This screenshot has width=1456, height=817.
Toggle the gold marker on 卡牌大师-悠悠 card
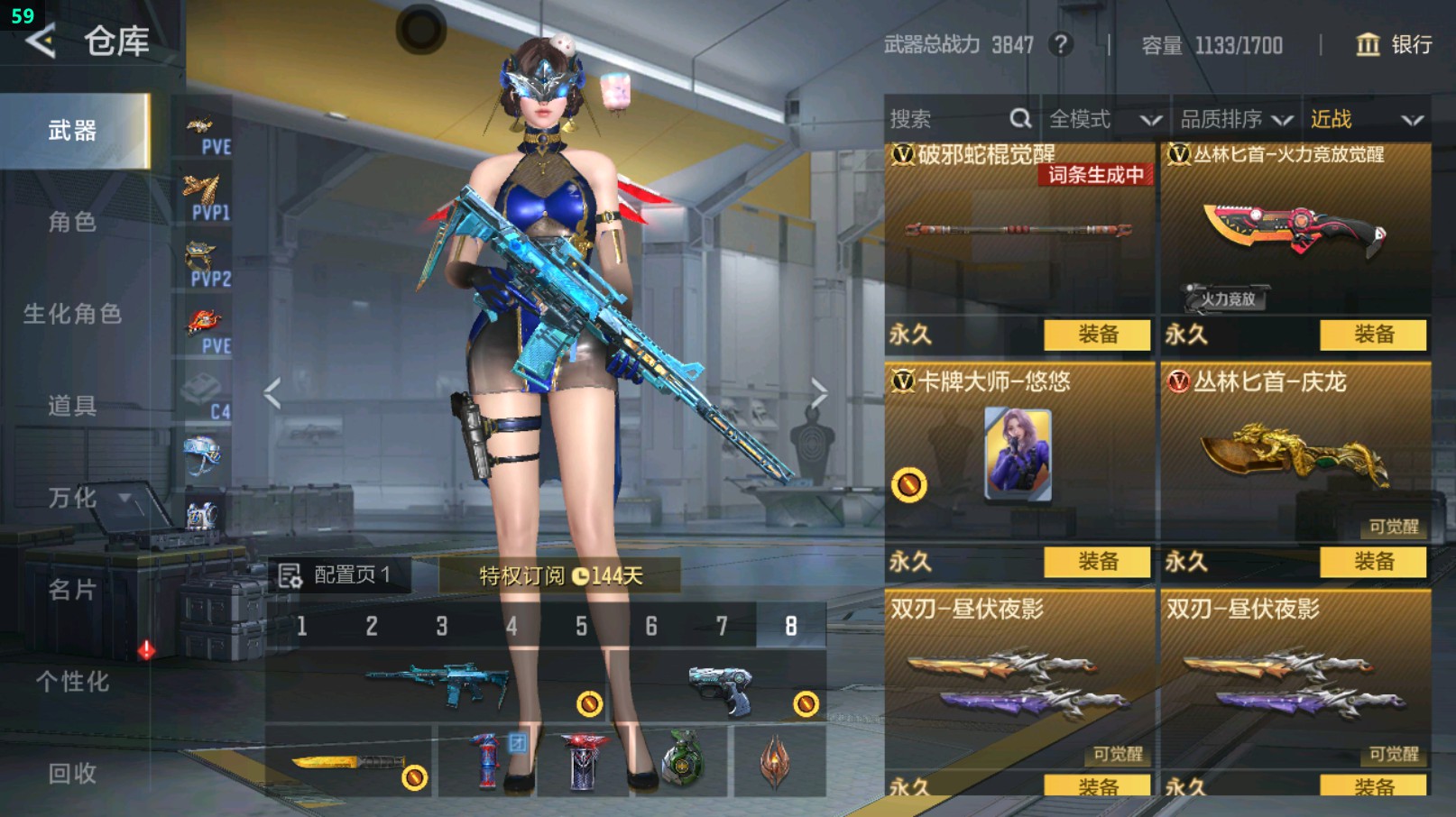pos(910,485)
